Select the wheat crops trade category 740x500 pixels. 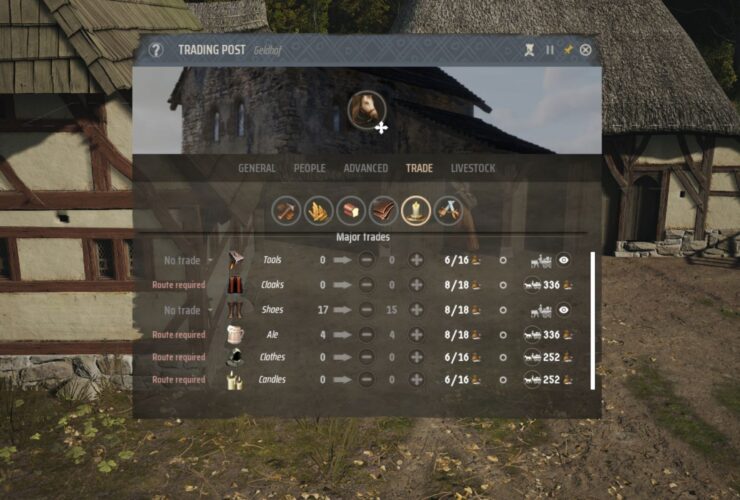tap(319, 210)
